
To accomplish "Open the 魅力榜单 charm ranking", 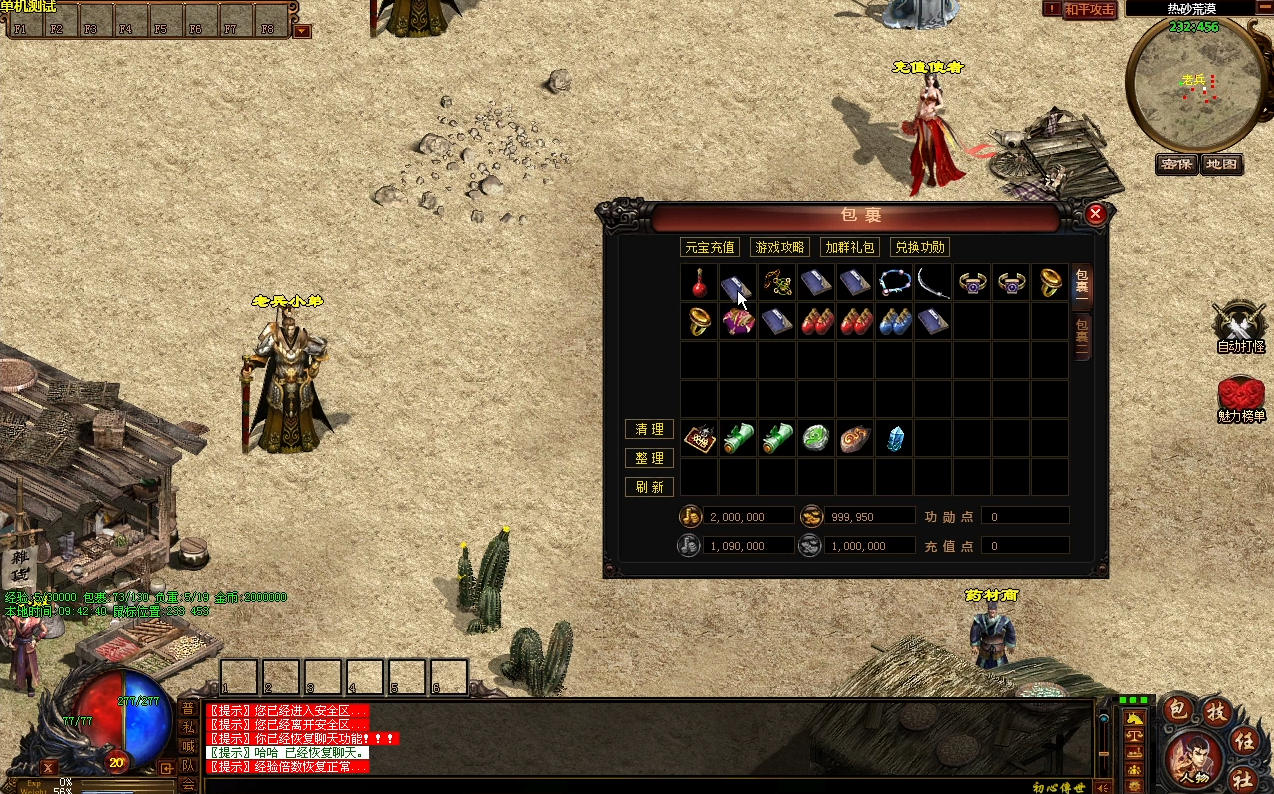I will coord(1240,398).
